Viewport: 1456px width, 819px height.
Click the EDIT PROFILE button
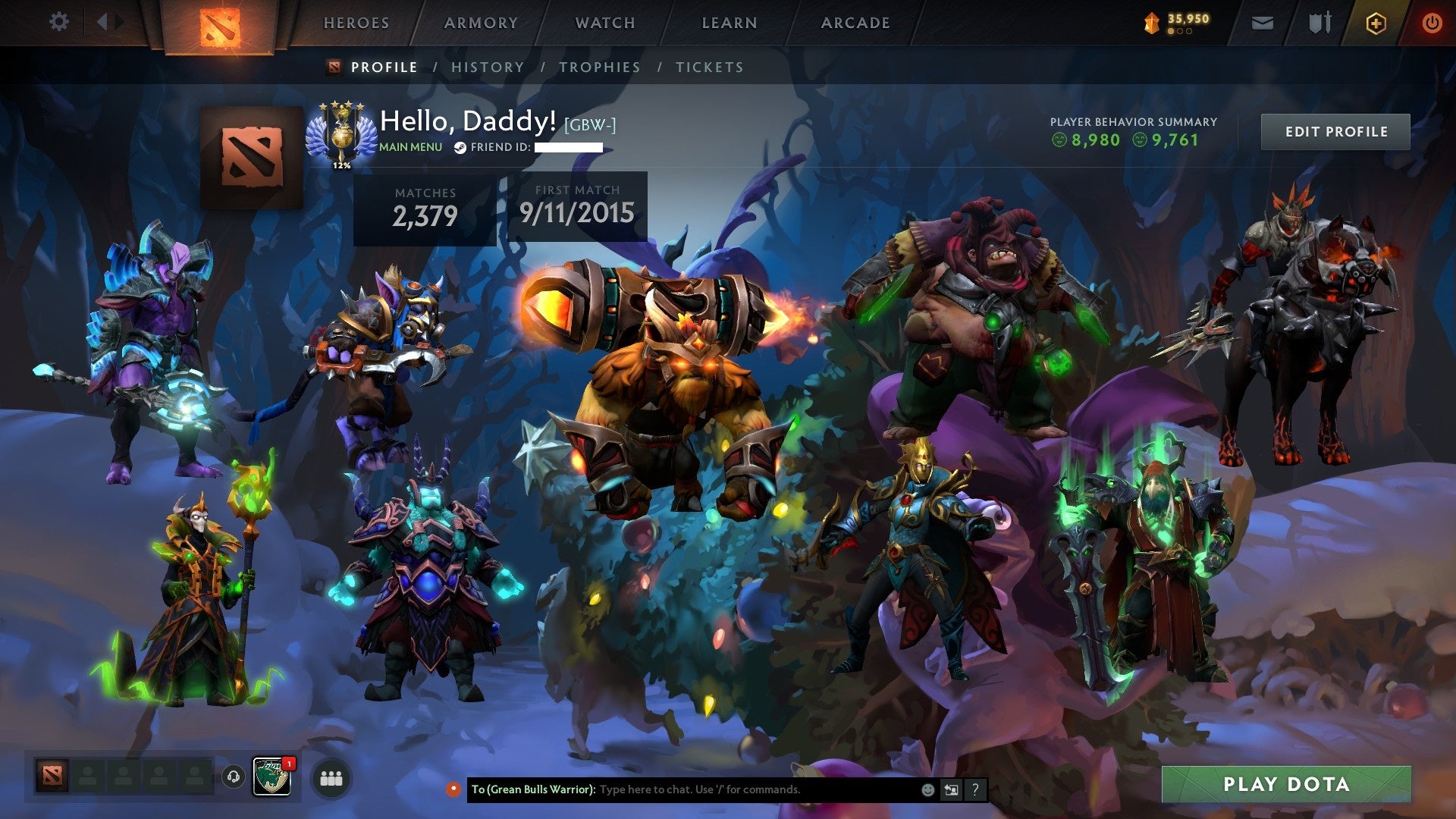[1335, 130]
